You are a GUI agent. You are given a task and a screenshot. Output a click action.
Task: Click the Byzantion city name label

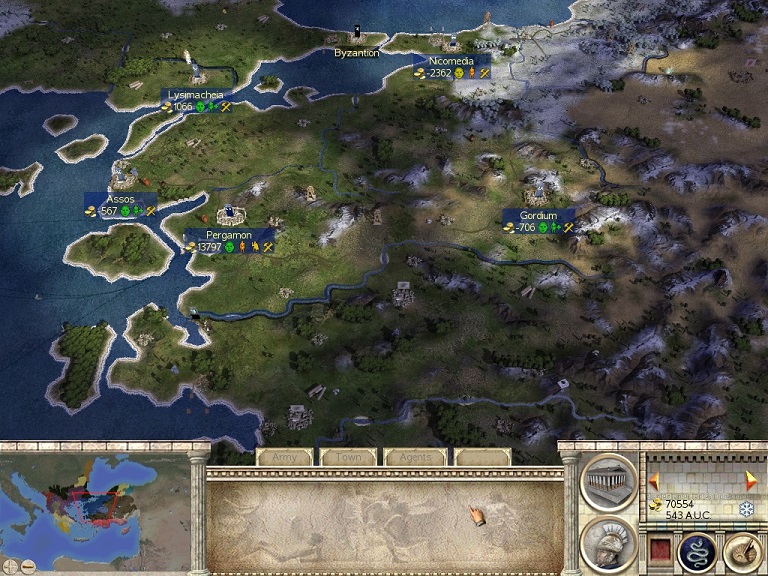point(357,53)
